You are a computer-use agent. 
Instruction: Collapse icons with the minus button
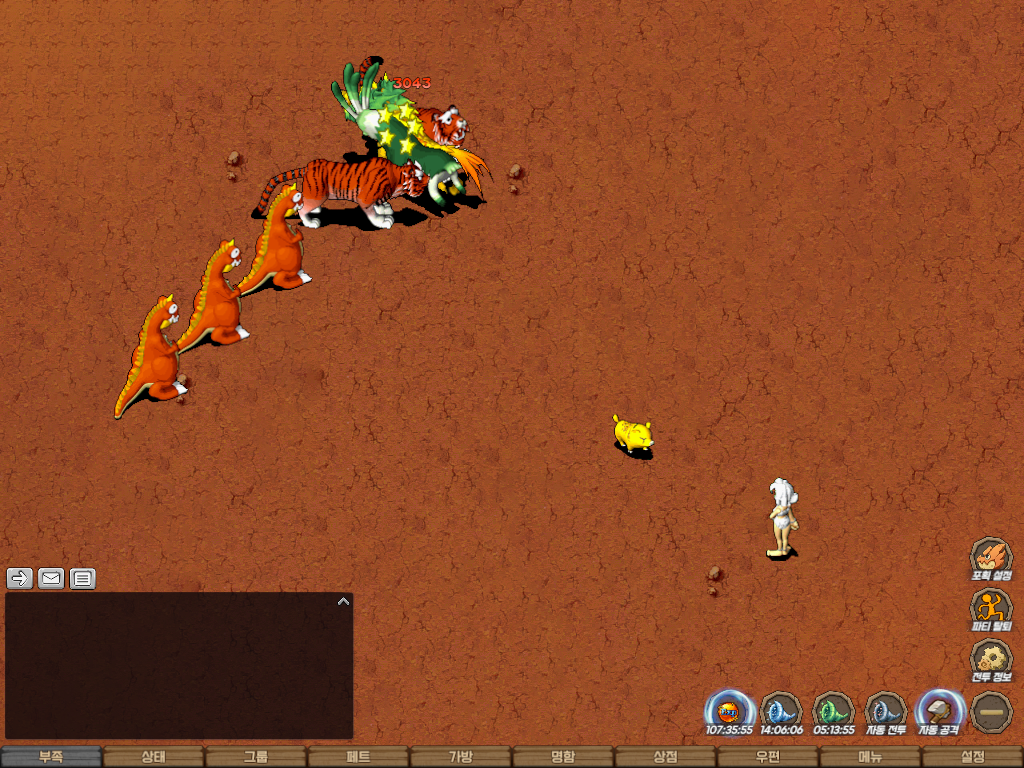992,712
